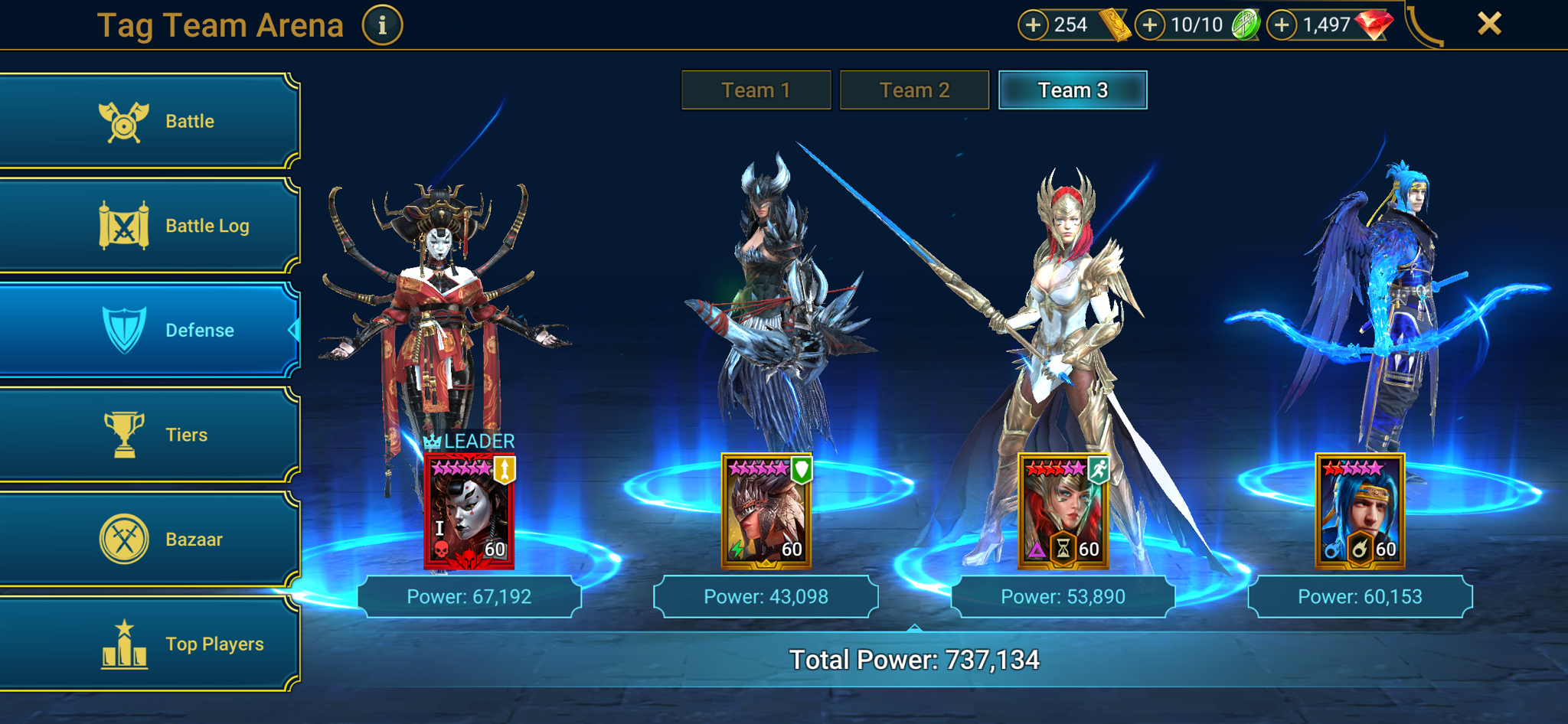Close the Tag Team Arena screen
The width and height of the screenshot is (1568, 724).
tap(1488, 24)
